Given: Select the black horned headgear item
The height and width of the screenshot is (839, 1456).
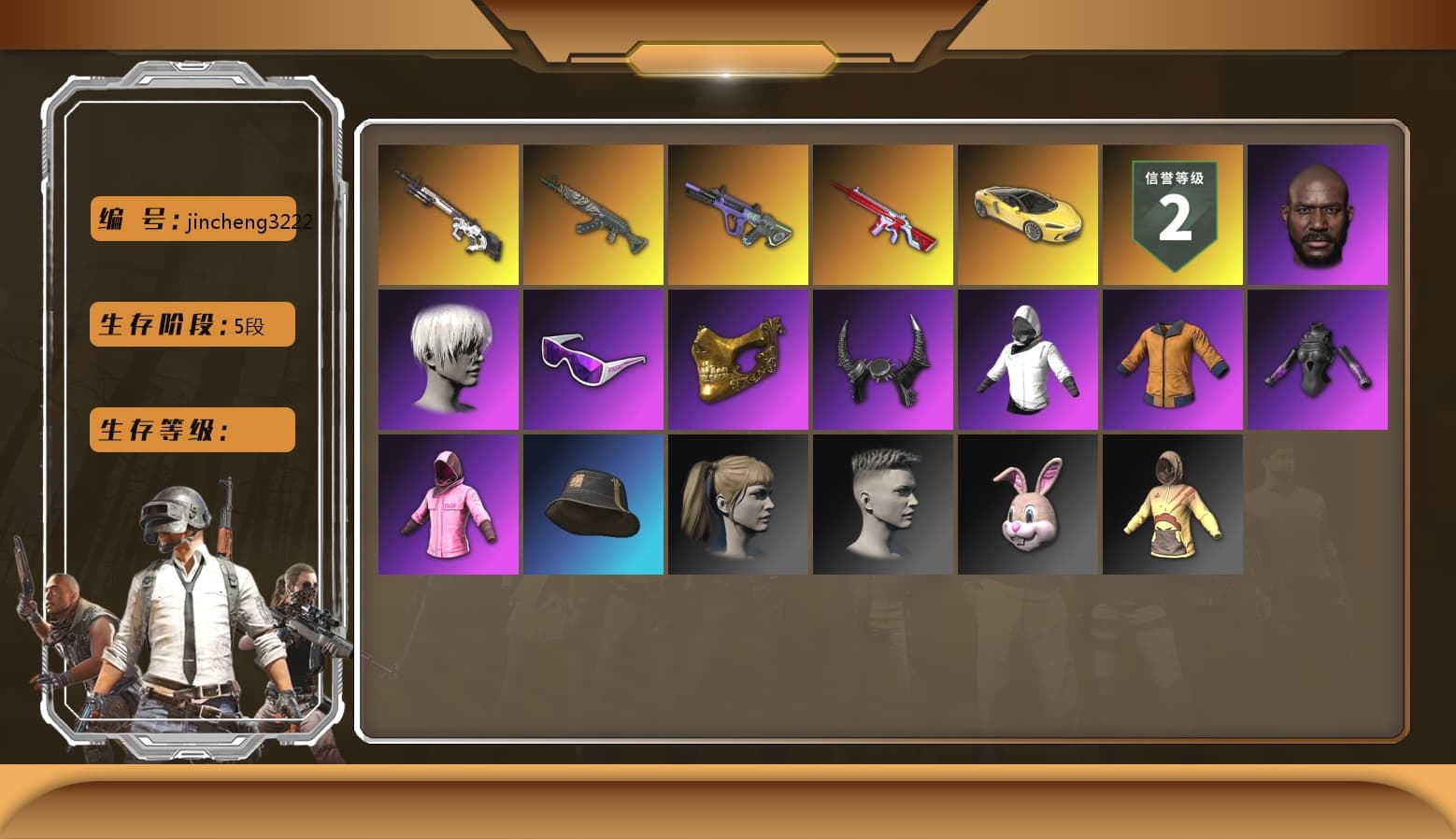Looking at the screenshot, I should coord(883,359).
